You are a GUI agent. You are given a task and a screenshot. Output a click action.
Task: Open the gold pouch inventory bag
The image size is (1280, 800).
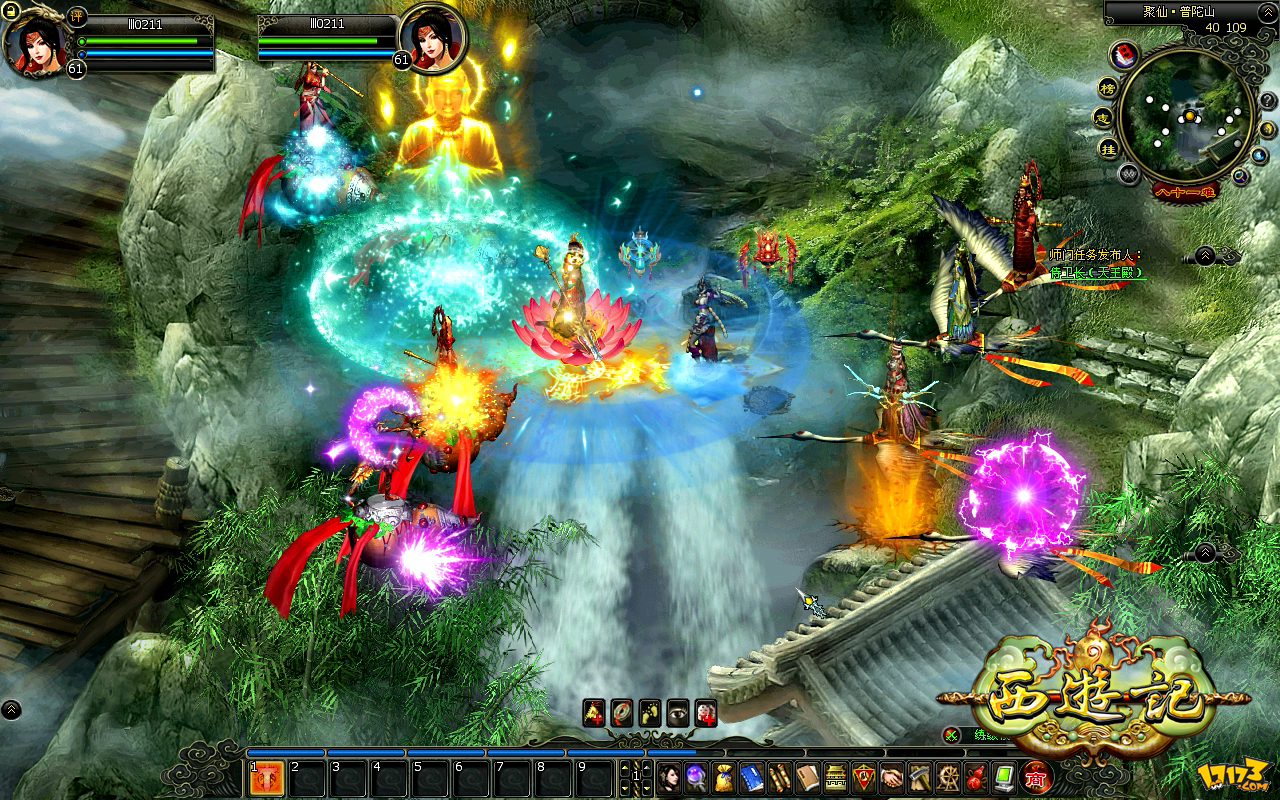tap(724, 777)
